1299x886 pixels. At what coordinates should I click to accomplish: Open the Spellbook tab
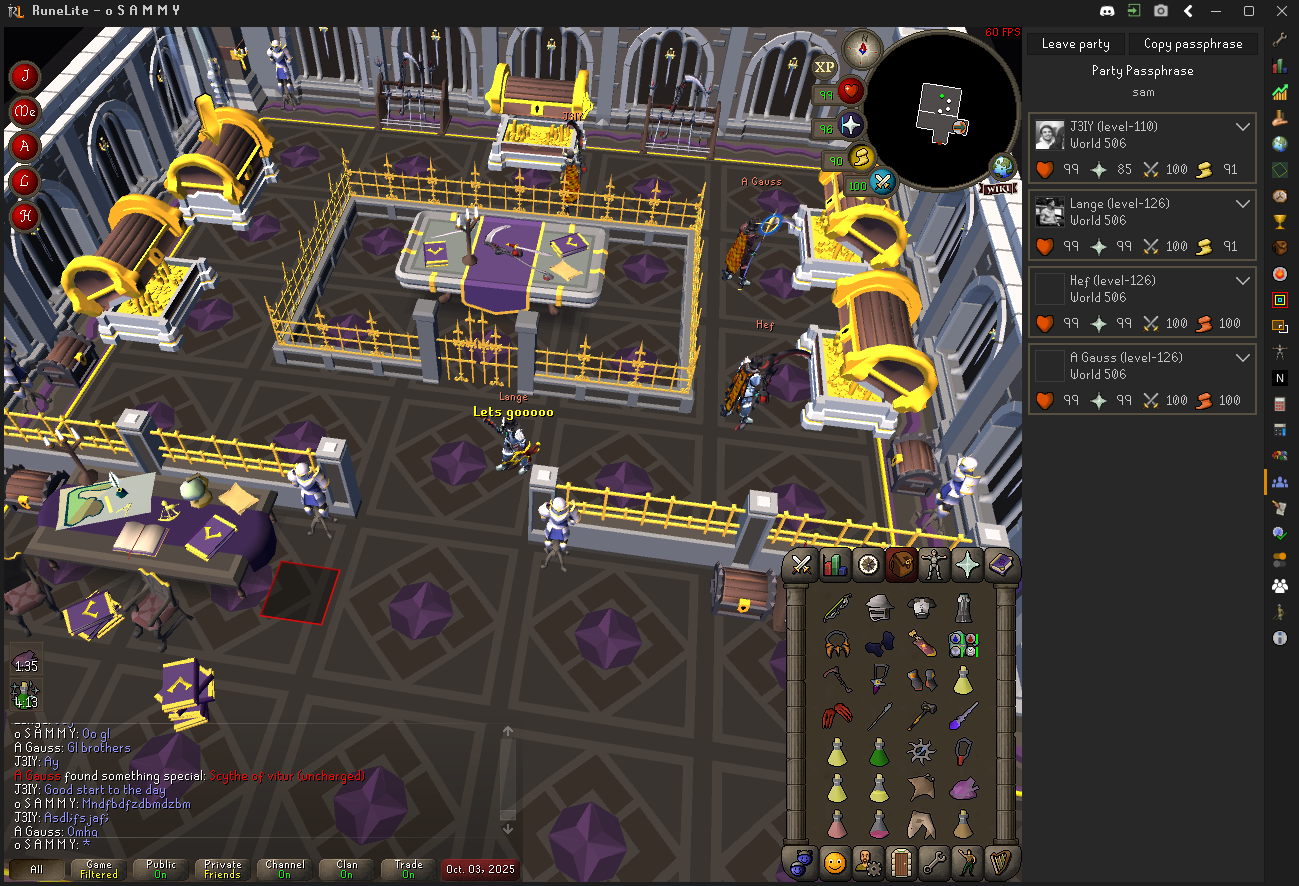click(1001, 565)
